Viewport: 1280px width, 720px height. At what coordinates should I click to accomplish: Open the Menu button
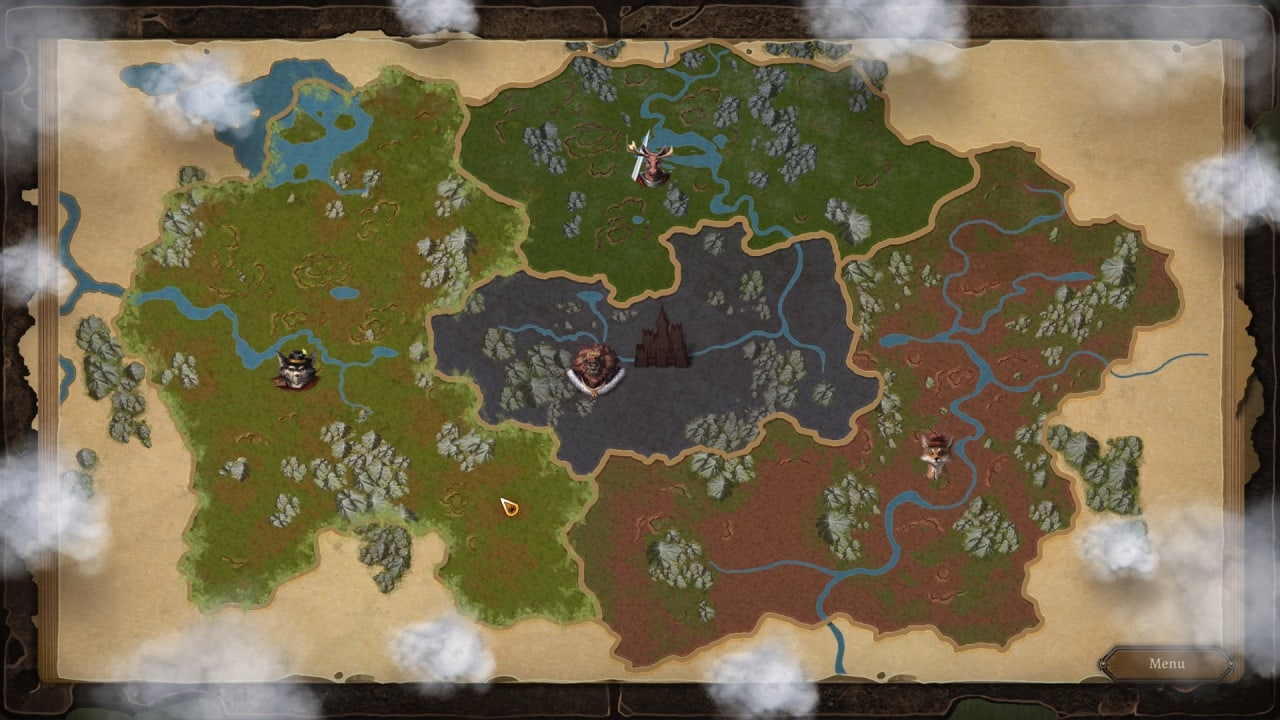pyautogui.click(x=1166, y=664)
